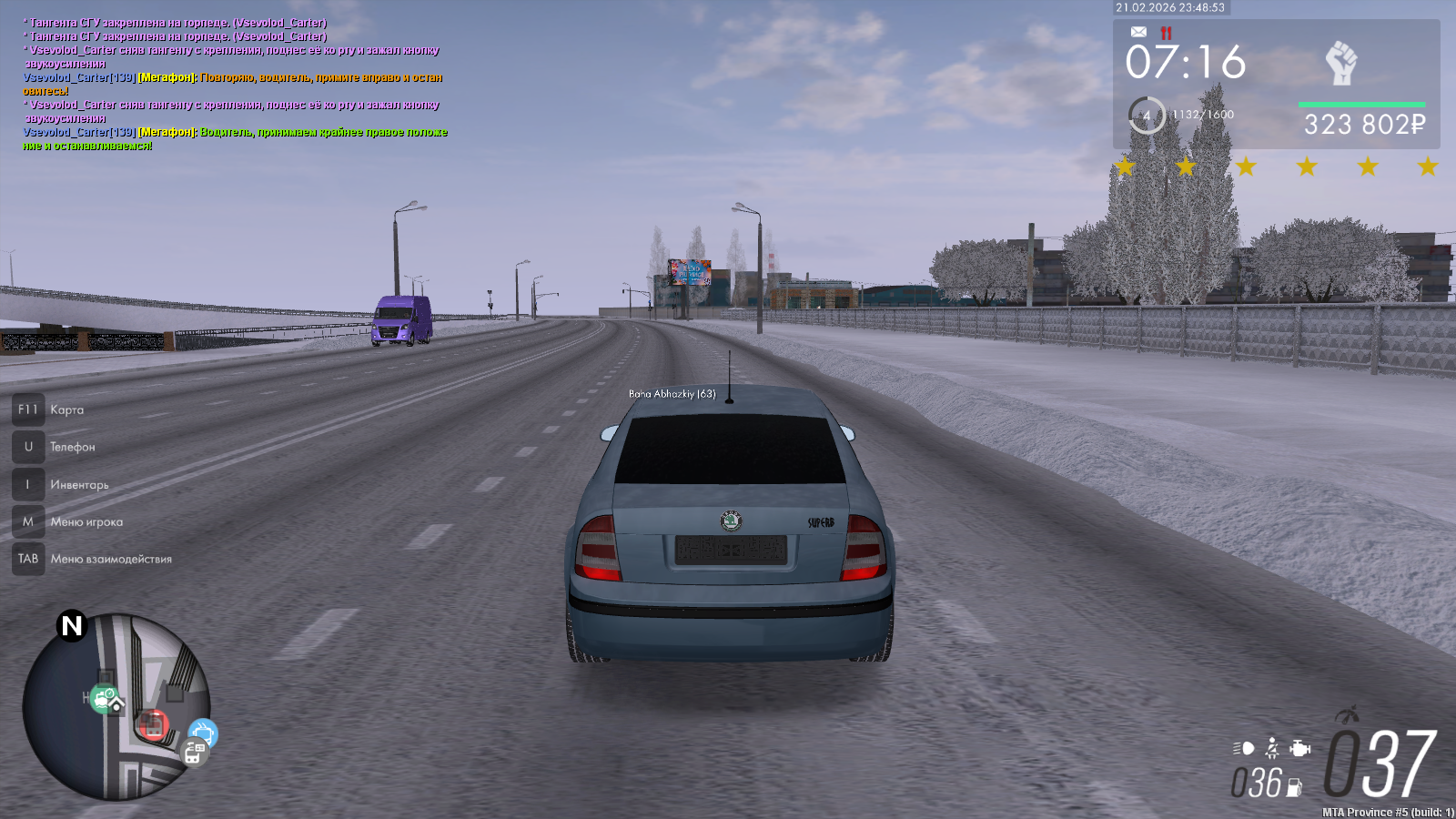Toggle the seatbelt indicator icon
The width and height of the screenshot is (1456, 819).
[1272, 748]
